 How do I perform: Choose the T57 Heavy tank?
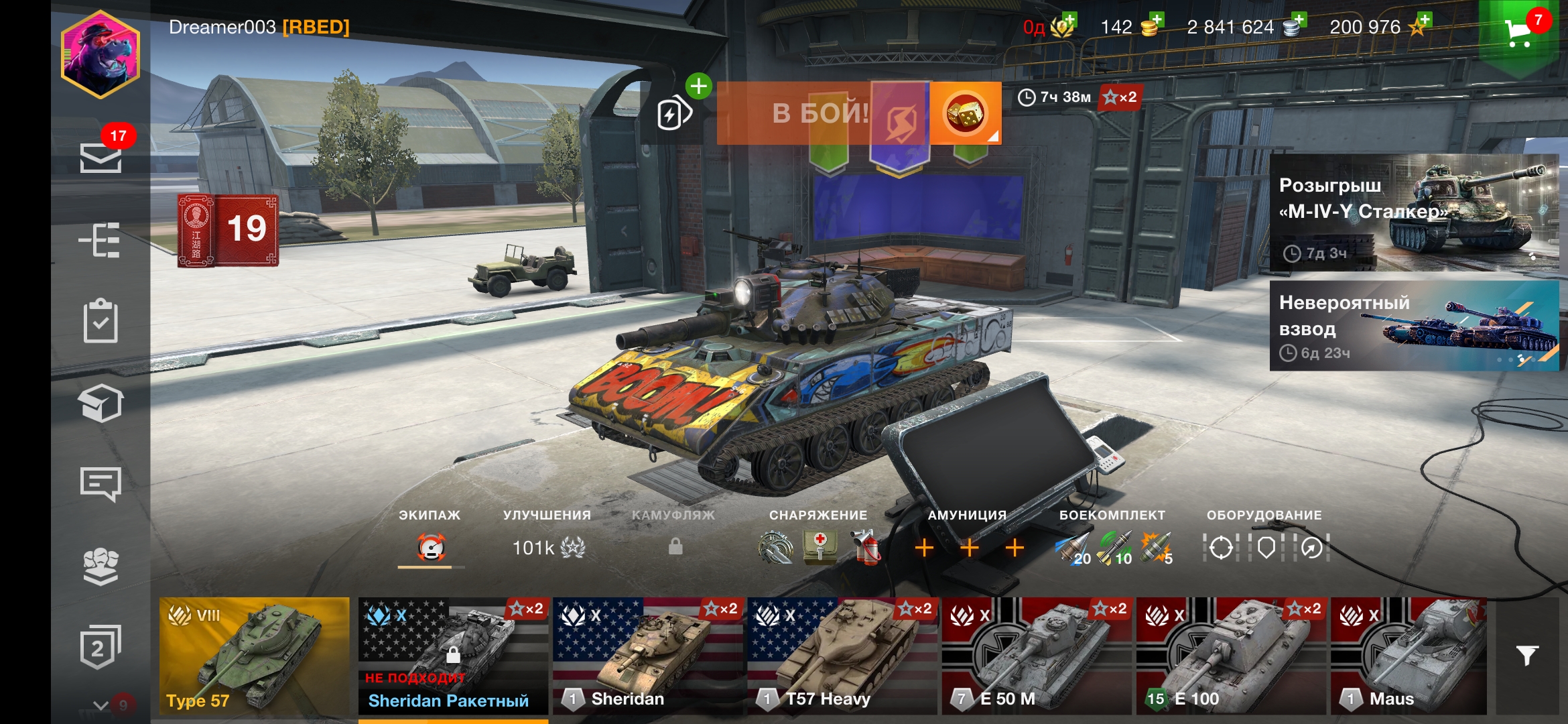coord(842,656)
